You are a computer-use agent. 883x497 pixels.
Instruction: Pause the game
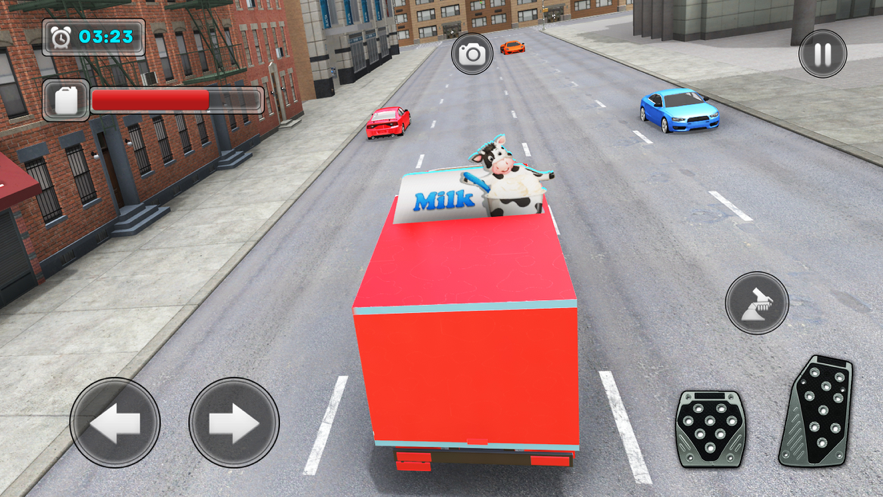pos(822,53)
